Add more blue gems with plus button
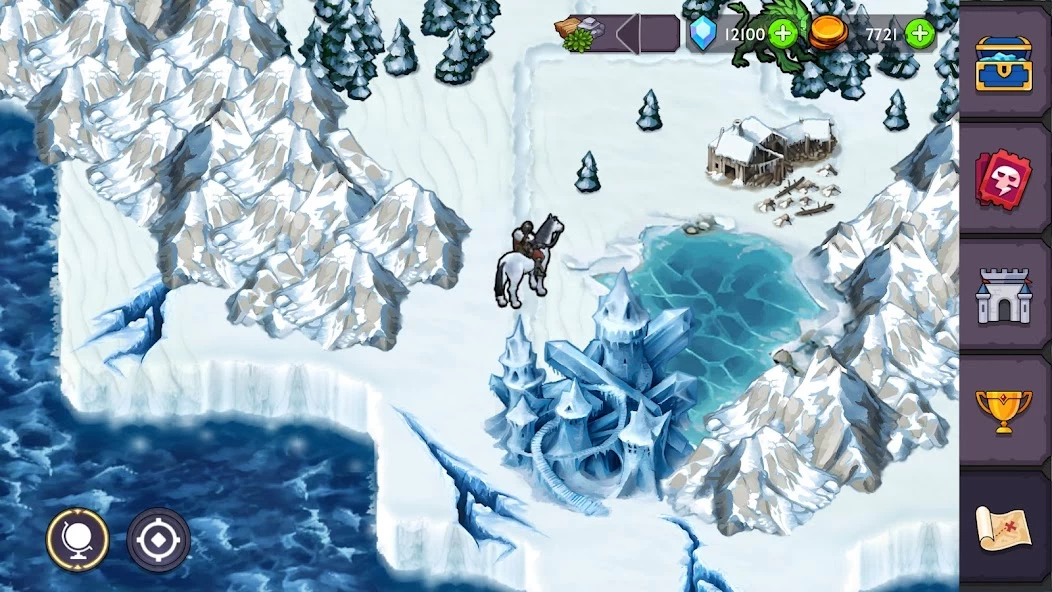This screenshot has height=592, width=1052. click(x=783, y=34)
